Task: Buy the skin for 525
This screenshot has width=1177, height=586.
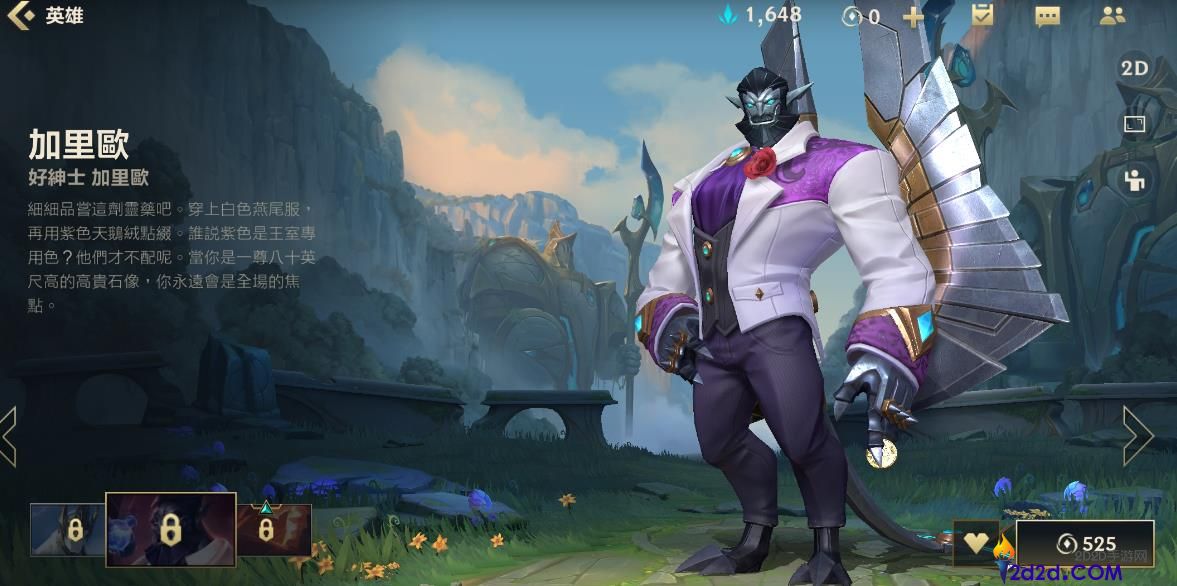Action: 1085,543
